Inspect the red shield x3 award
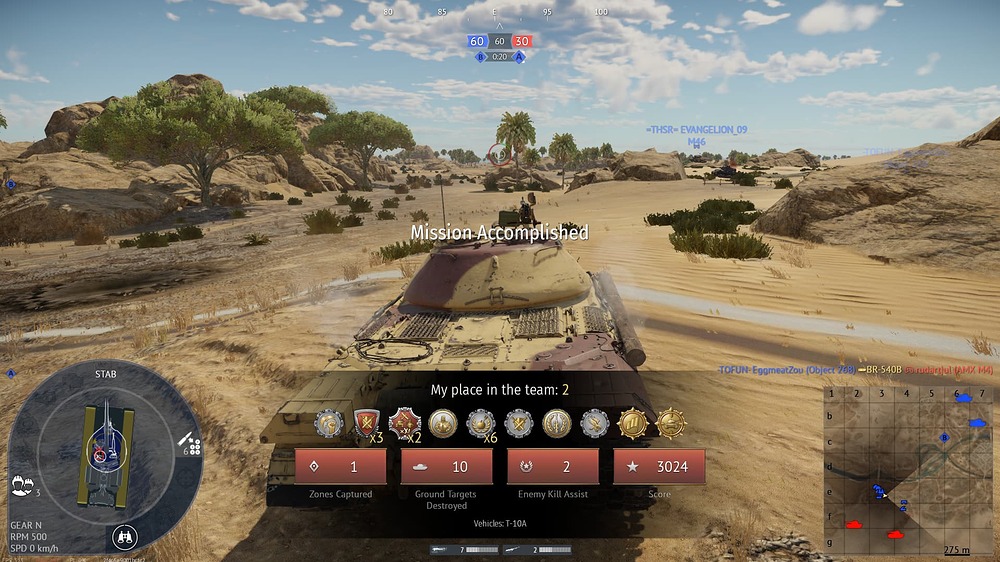 click(366, 423)
